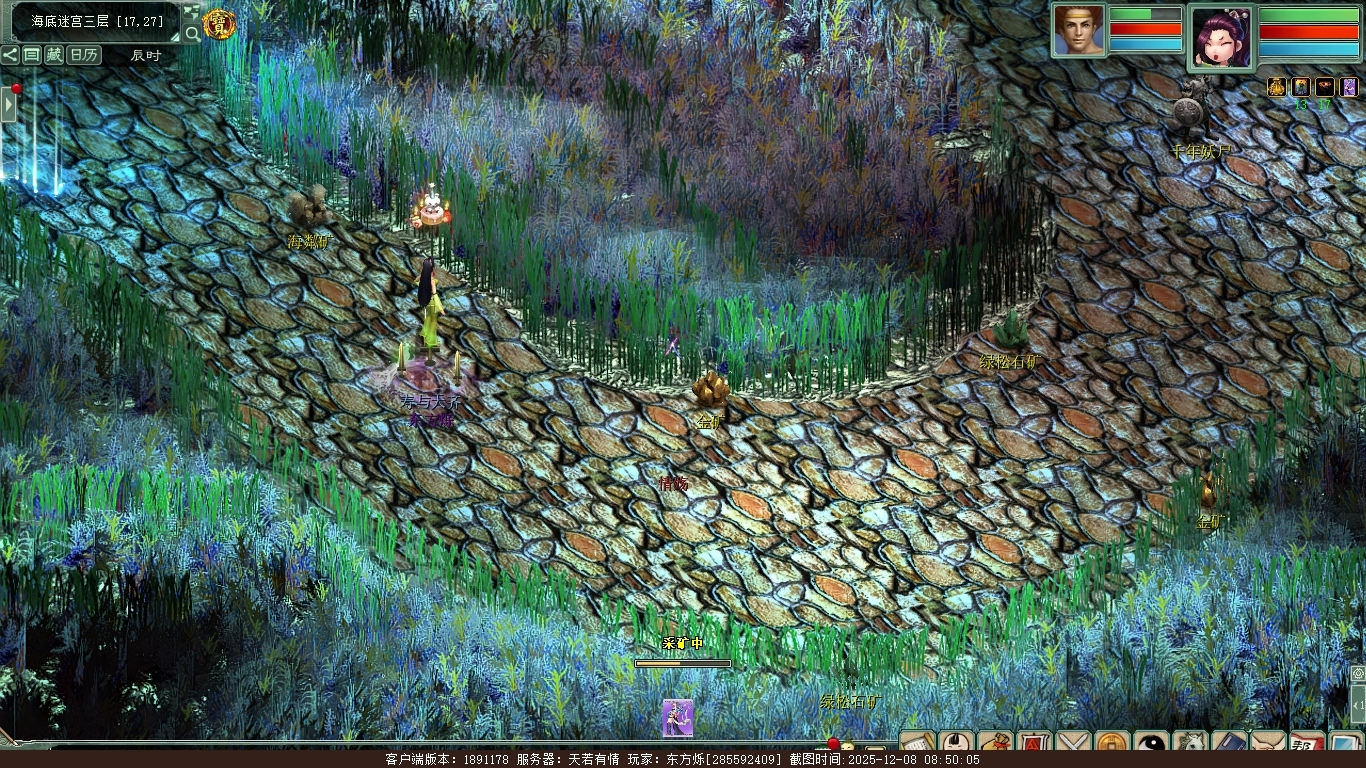Viewport: 1366px width, 768px height.
Task: Click the share icon button
Action: click(11, 55)
